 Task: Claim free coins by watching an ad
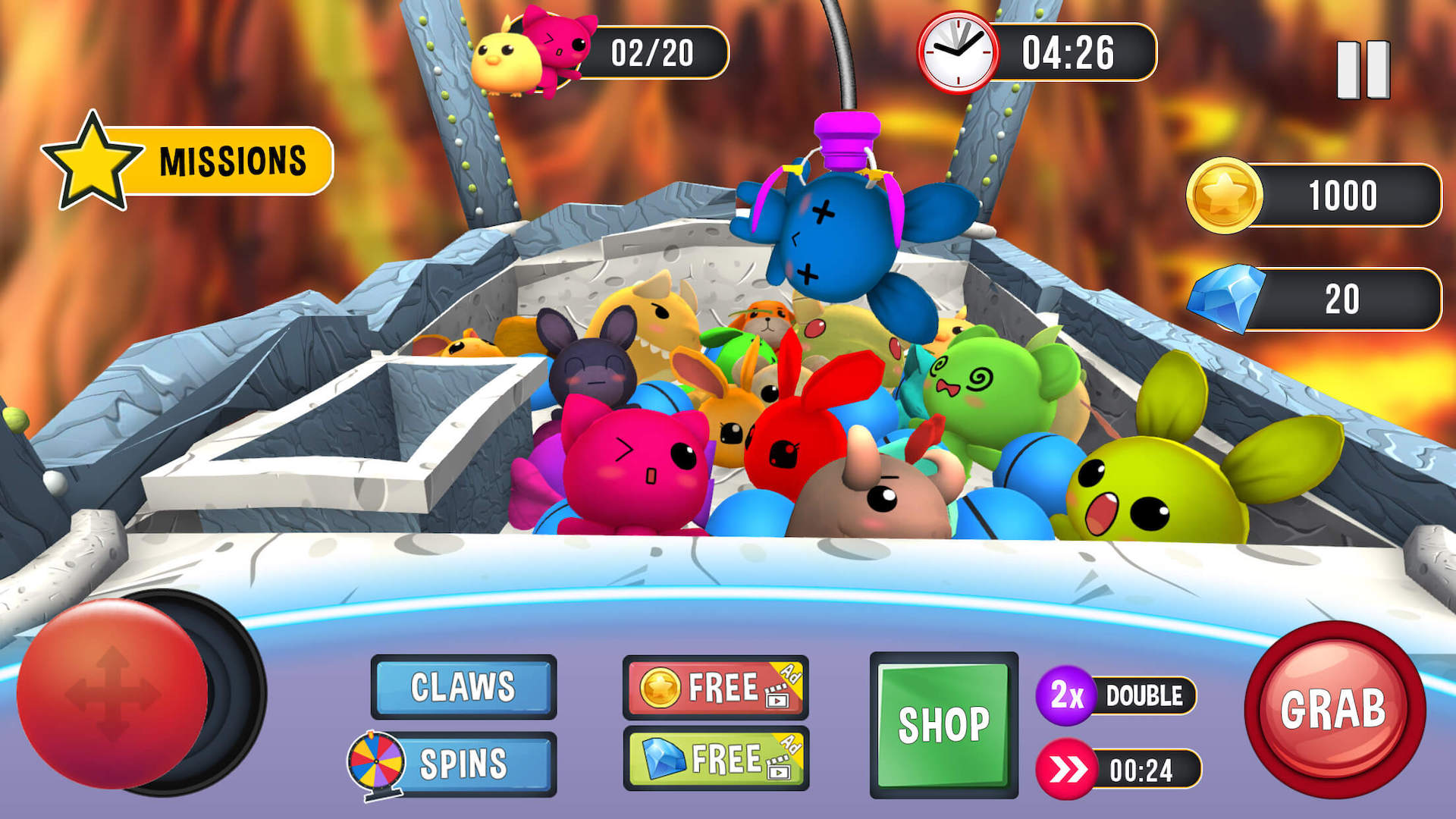point(715,688)
